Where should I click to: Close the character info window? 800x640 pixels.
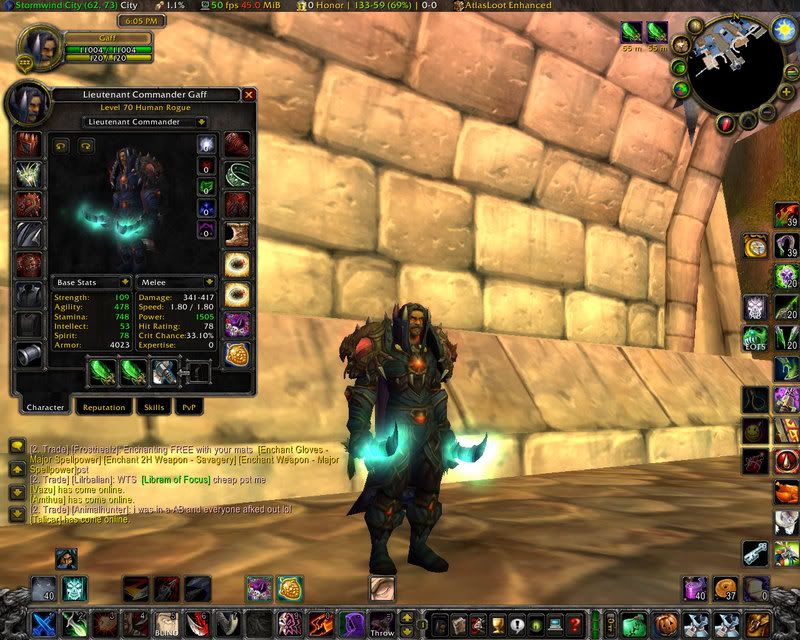pos(249,95)
